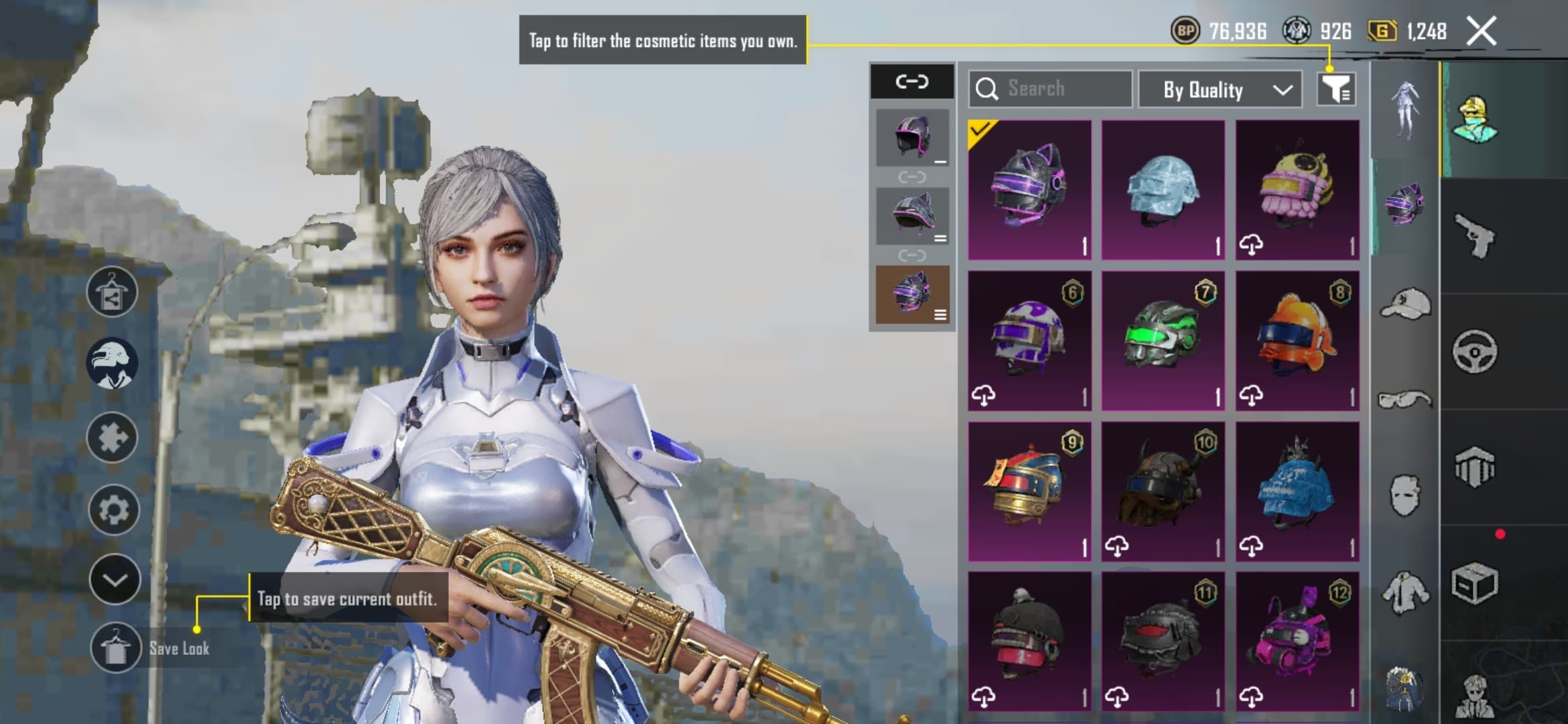This screenshot has width=1568, height=724.
Task: Enable the owned cosmetics filter
Action: (1335, 90)
